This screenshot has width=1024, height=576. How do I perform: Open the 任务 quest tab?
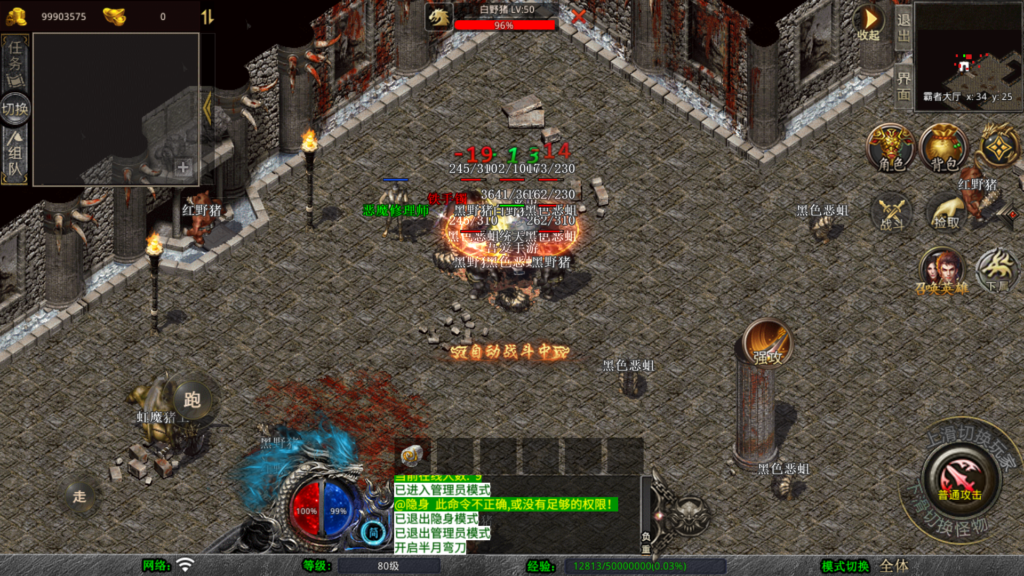pos(15,63)
